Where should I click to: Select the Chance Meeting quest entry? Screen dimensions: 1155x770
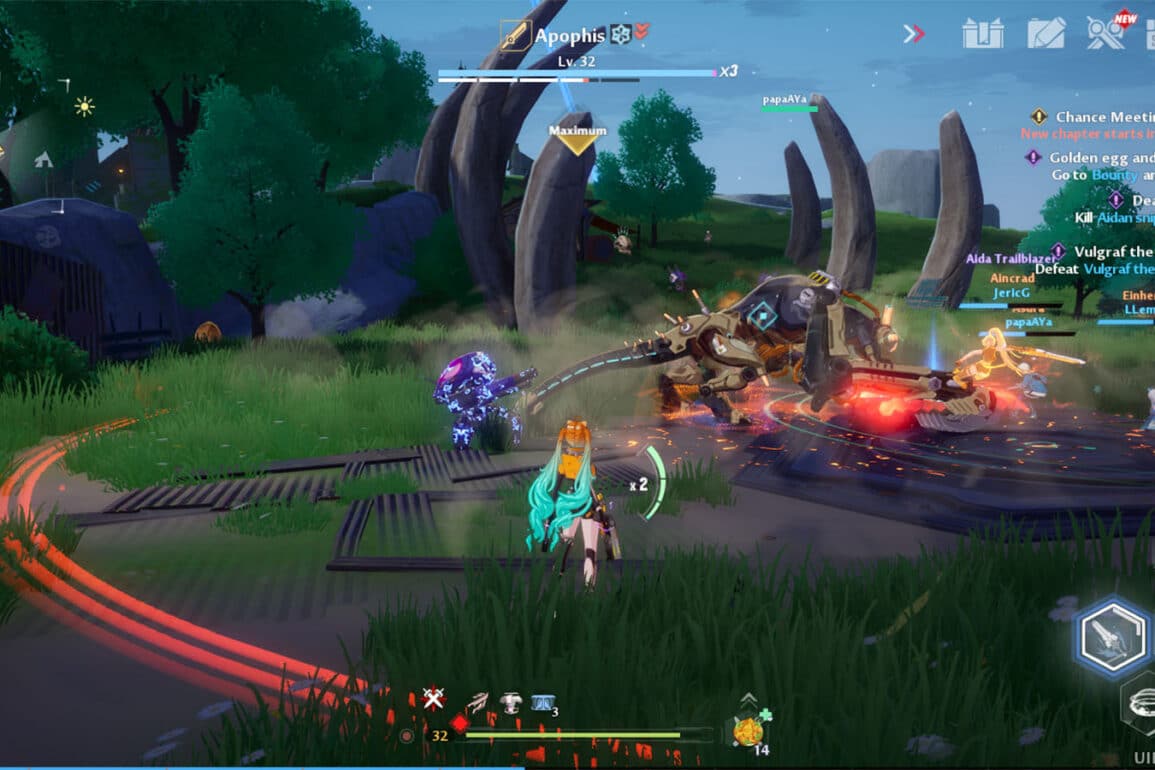coord(1095,117)
